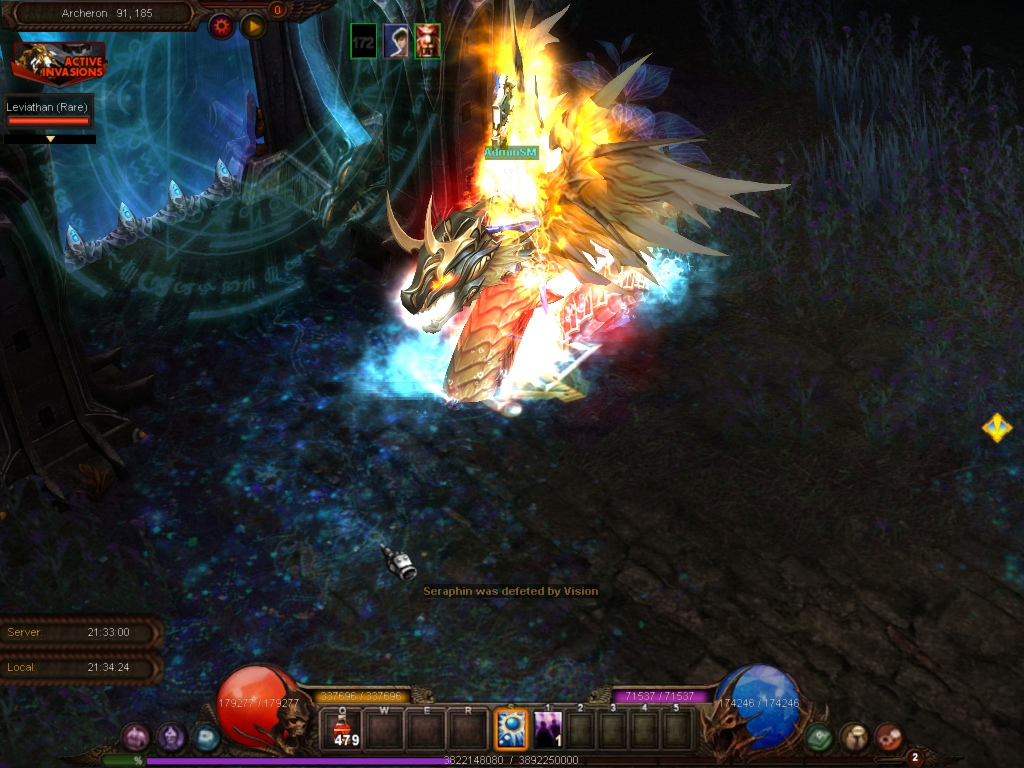Click the yellow play arrow button
Image resolution: width=1024 pixels, height=768 pixels.
point(253,26)
